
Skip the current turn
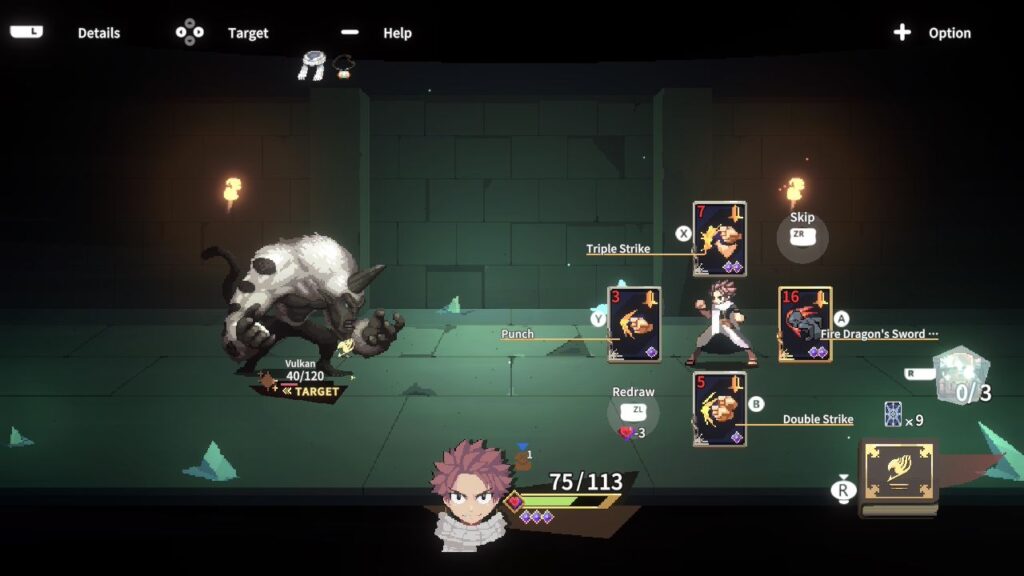click(802, 237)
